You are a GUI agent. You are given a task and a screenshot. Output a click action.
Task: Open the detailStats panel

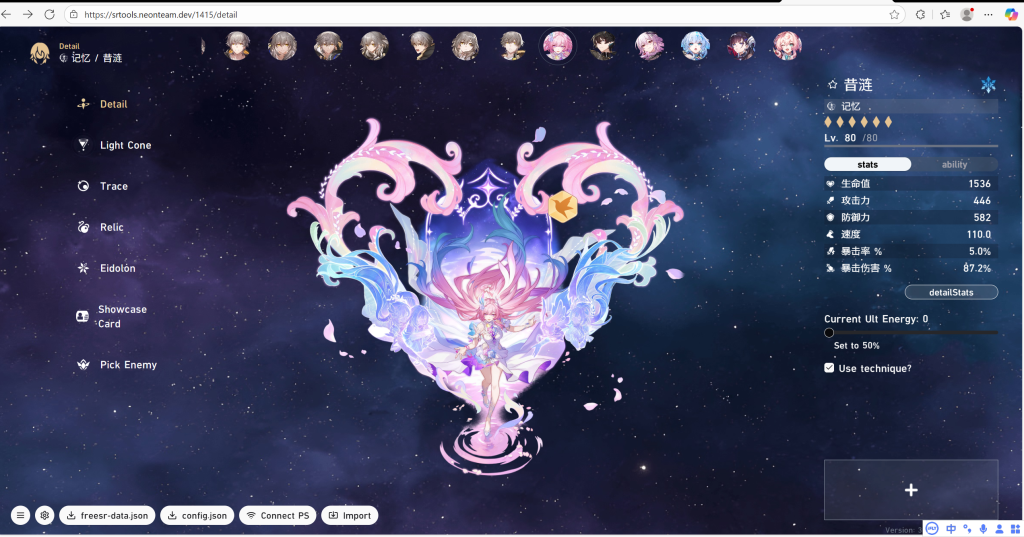tap(951, 292)
